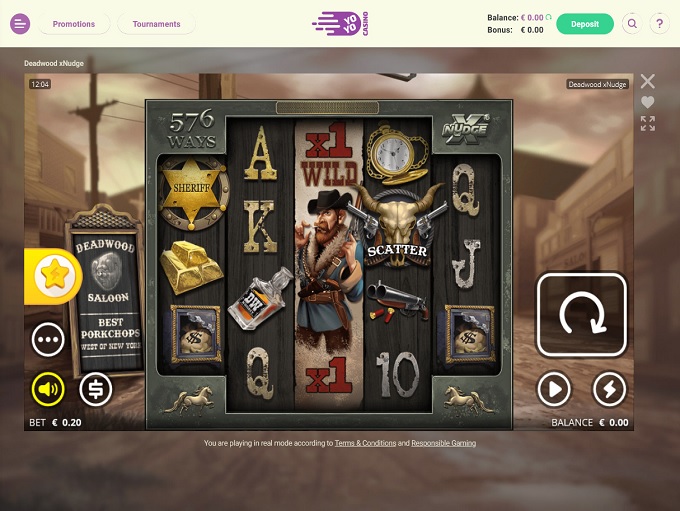
Task: Toggle turbo mode with the lightning bolt
Action: tap(609, 389)
